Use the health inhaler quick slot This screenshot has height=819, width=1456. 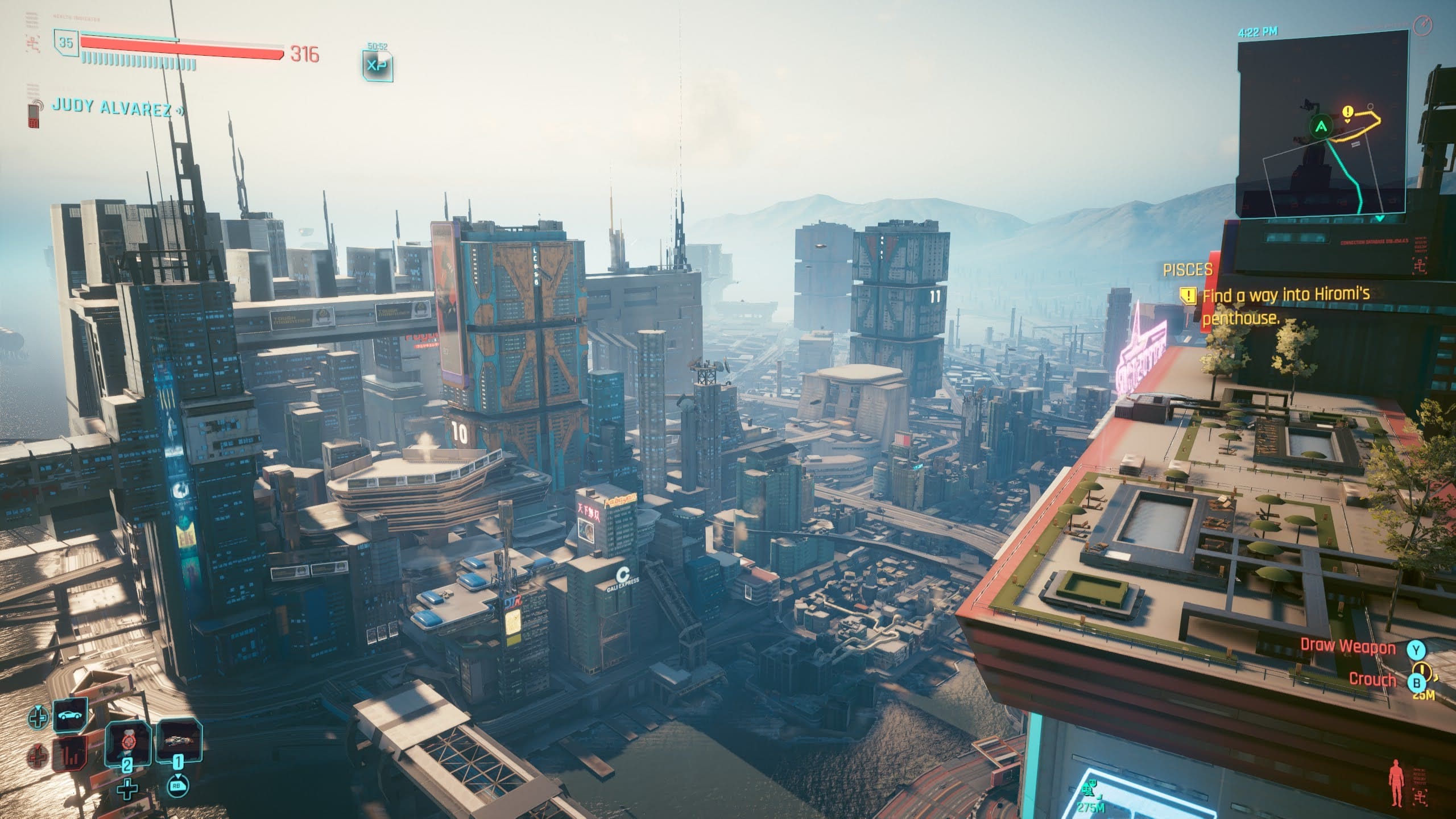pos(126,744)
